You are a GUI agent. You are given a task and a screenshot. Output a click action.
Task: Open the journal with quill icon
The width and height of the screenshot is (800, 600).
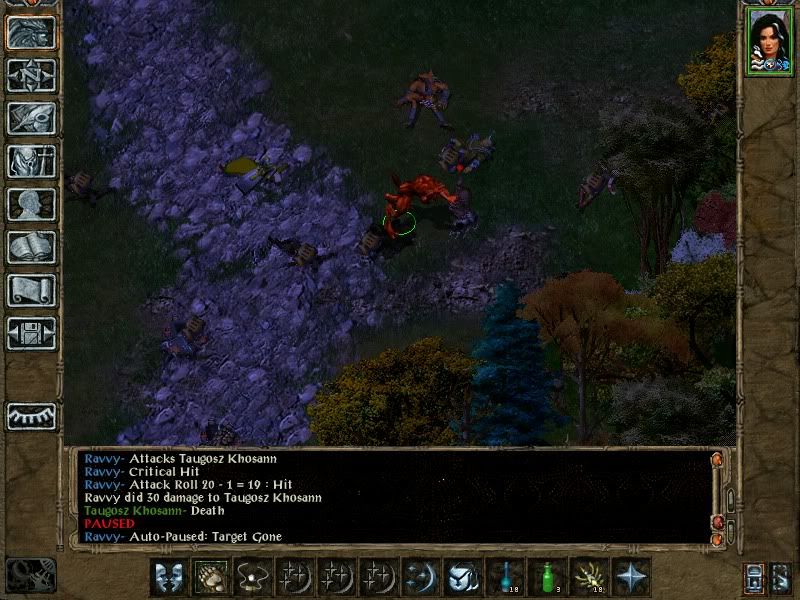click(31, 119)
